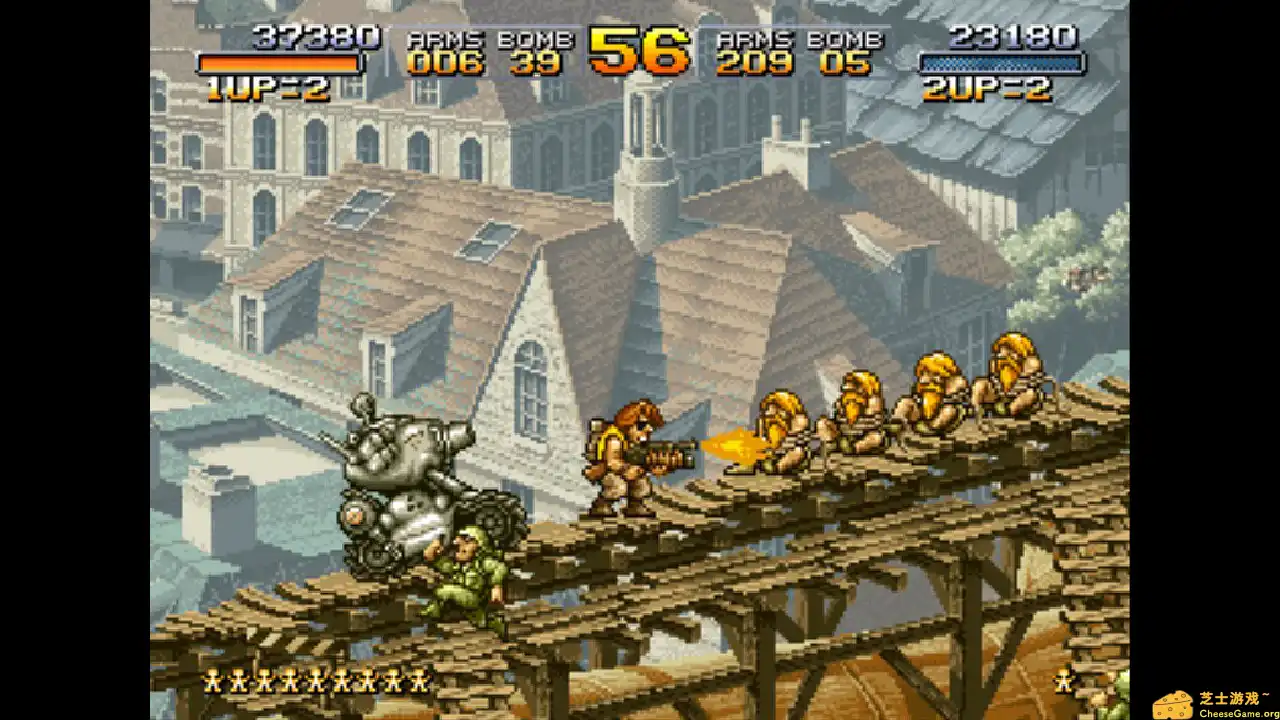Click the ARMS counter showing 209
Screen dimensions: 1280x720
click(755, 63)
